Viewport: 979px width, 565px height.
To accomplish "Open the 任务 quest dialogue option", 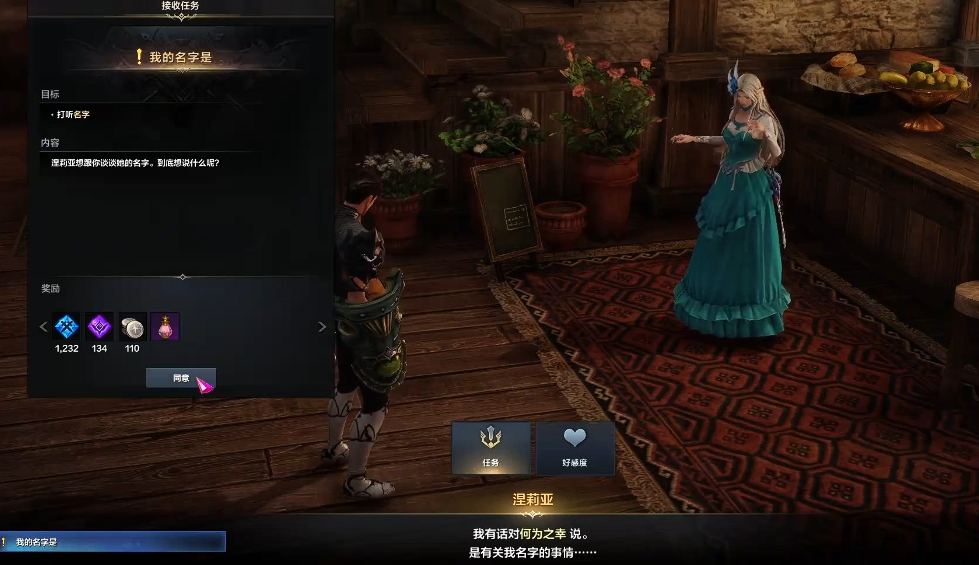I will [x=490, y=447].
